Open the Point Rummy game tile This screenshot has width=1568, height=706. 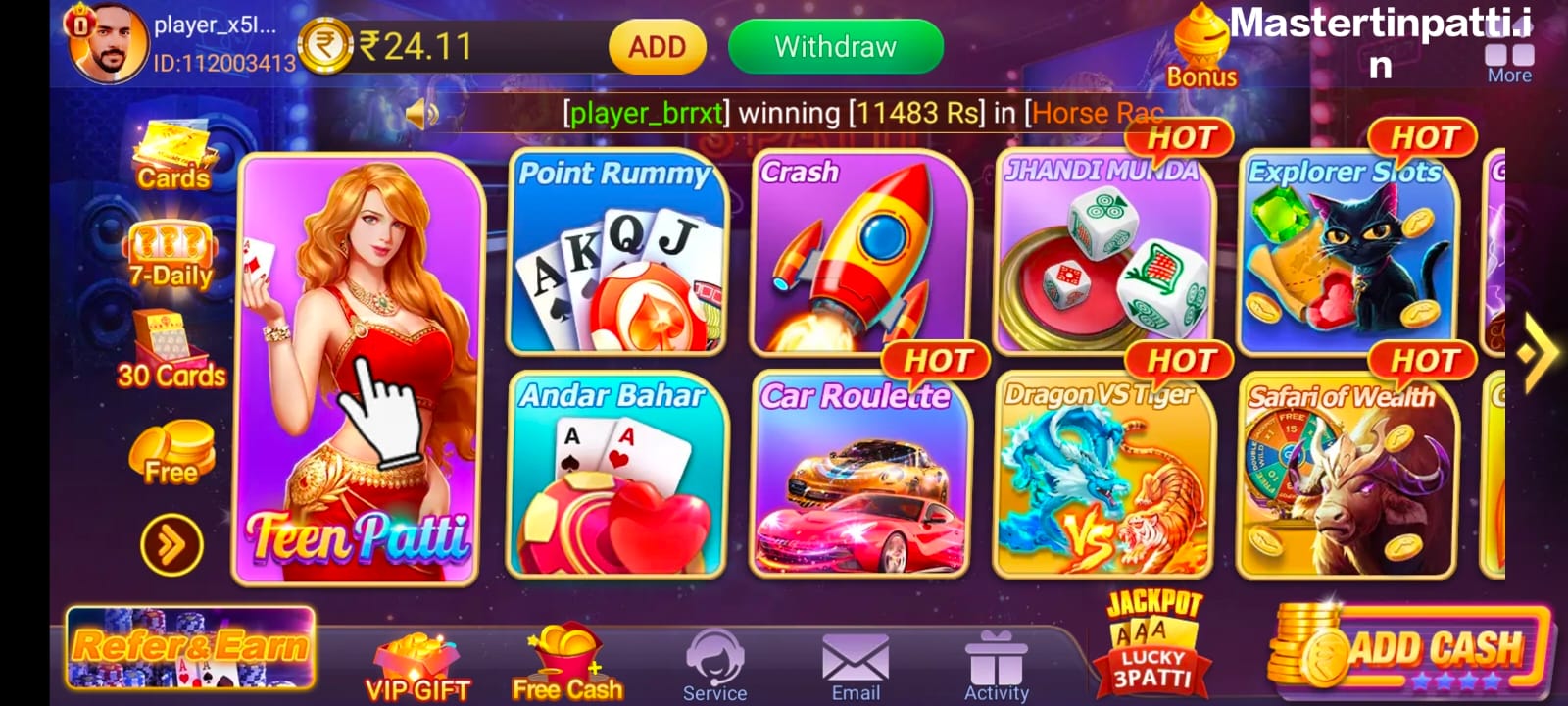click(x=616, y=253)
